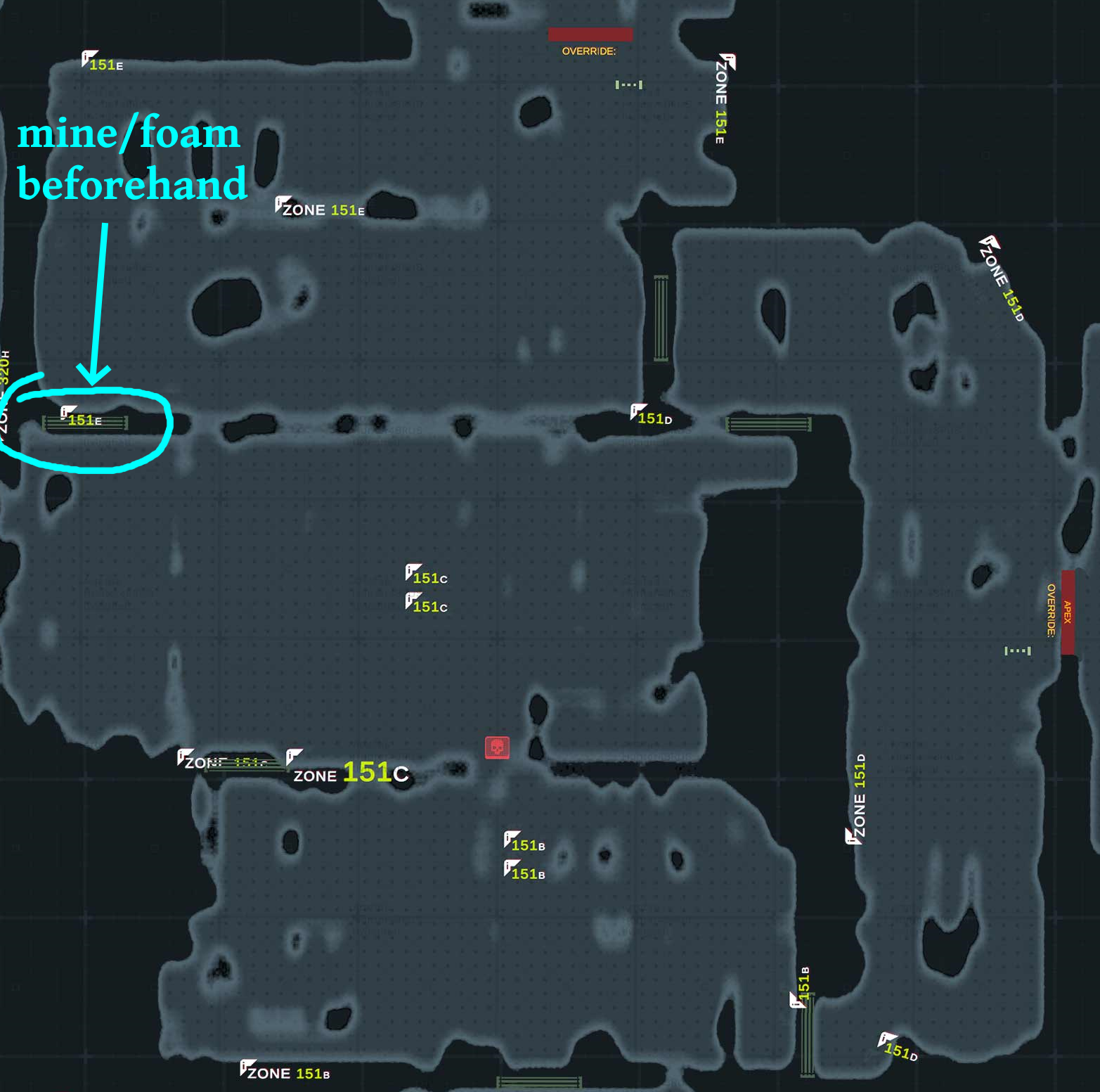
Task: Click the red skull alarm marker
Action: click(497, 748)
